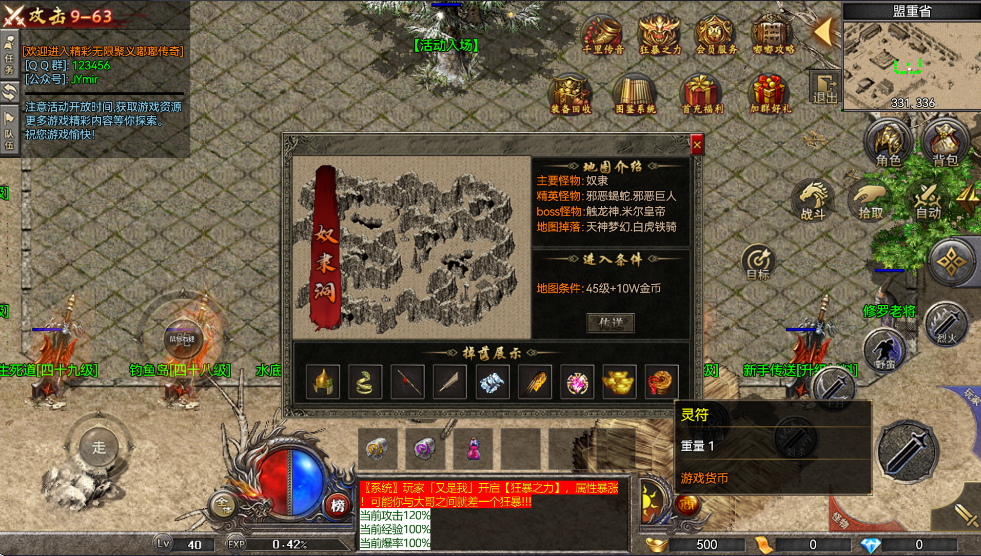Open the 图鉴系统 codex

(x=635, y=94)
